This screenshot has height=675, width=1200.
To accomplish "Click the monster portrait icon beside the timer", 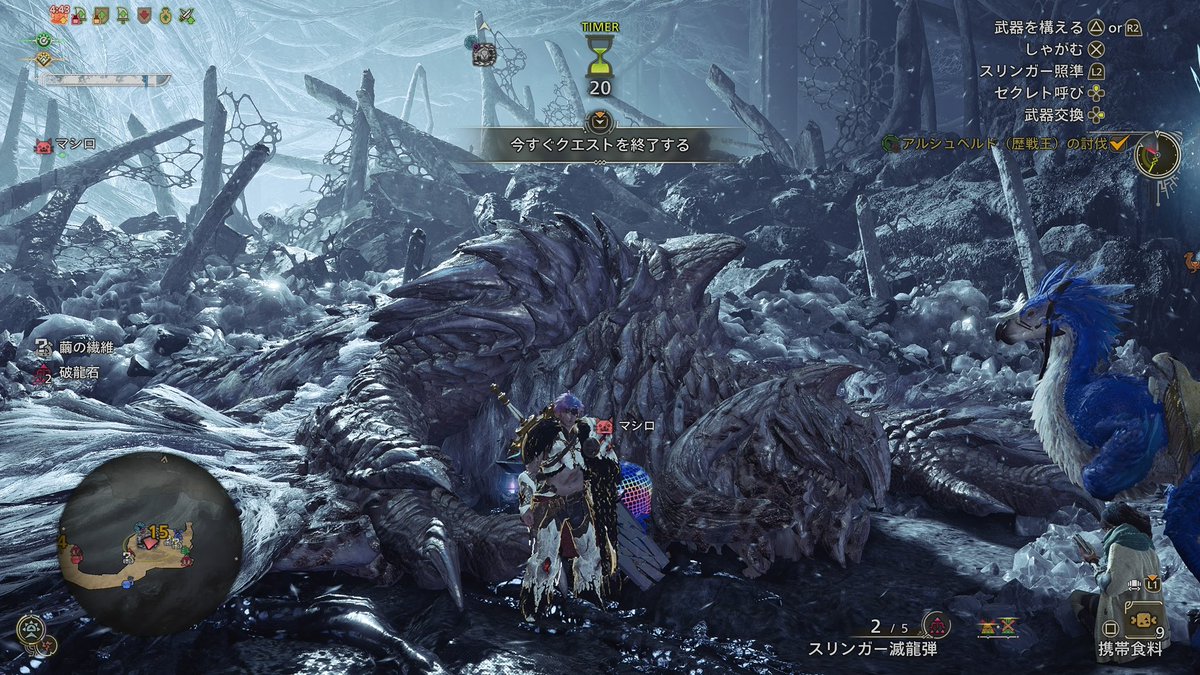I will 485,55.
